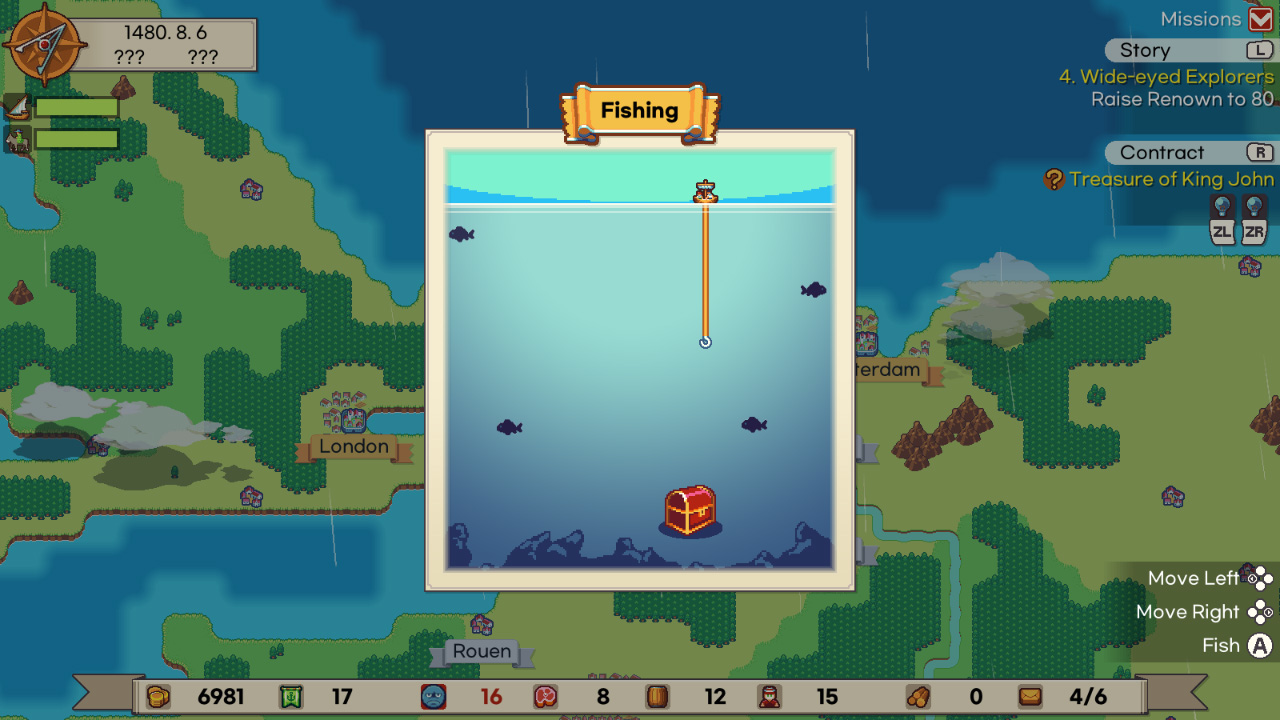Click the sunken treasure chest
This screenshot has width=1280, height=720.
pyautogui.click(x=690, y=510)
